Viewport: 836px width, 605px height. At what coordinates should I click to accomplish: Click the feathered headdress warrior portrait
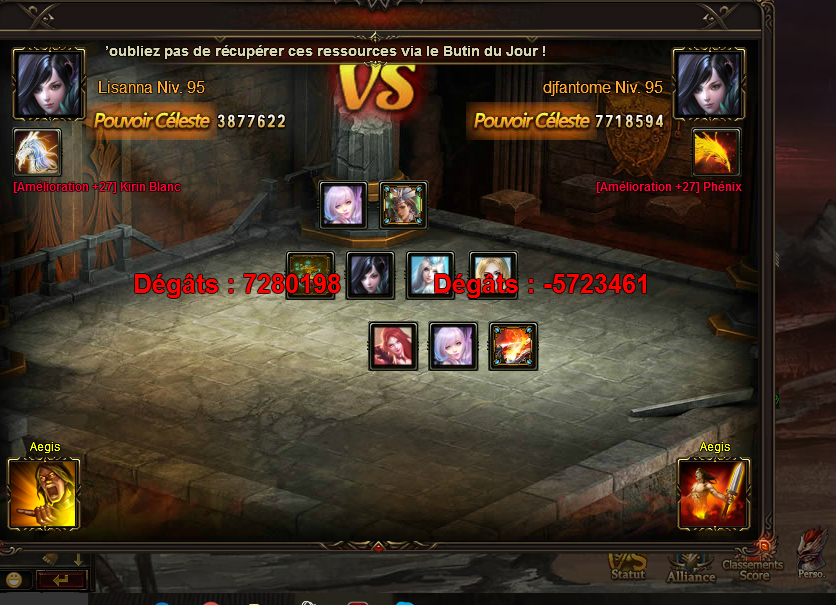(x=404, y=205)
